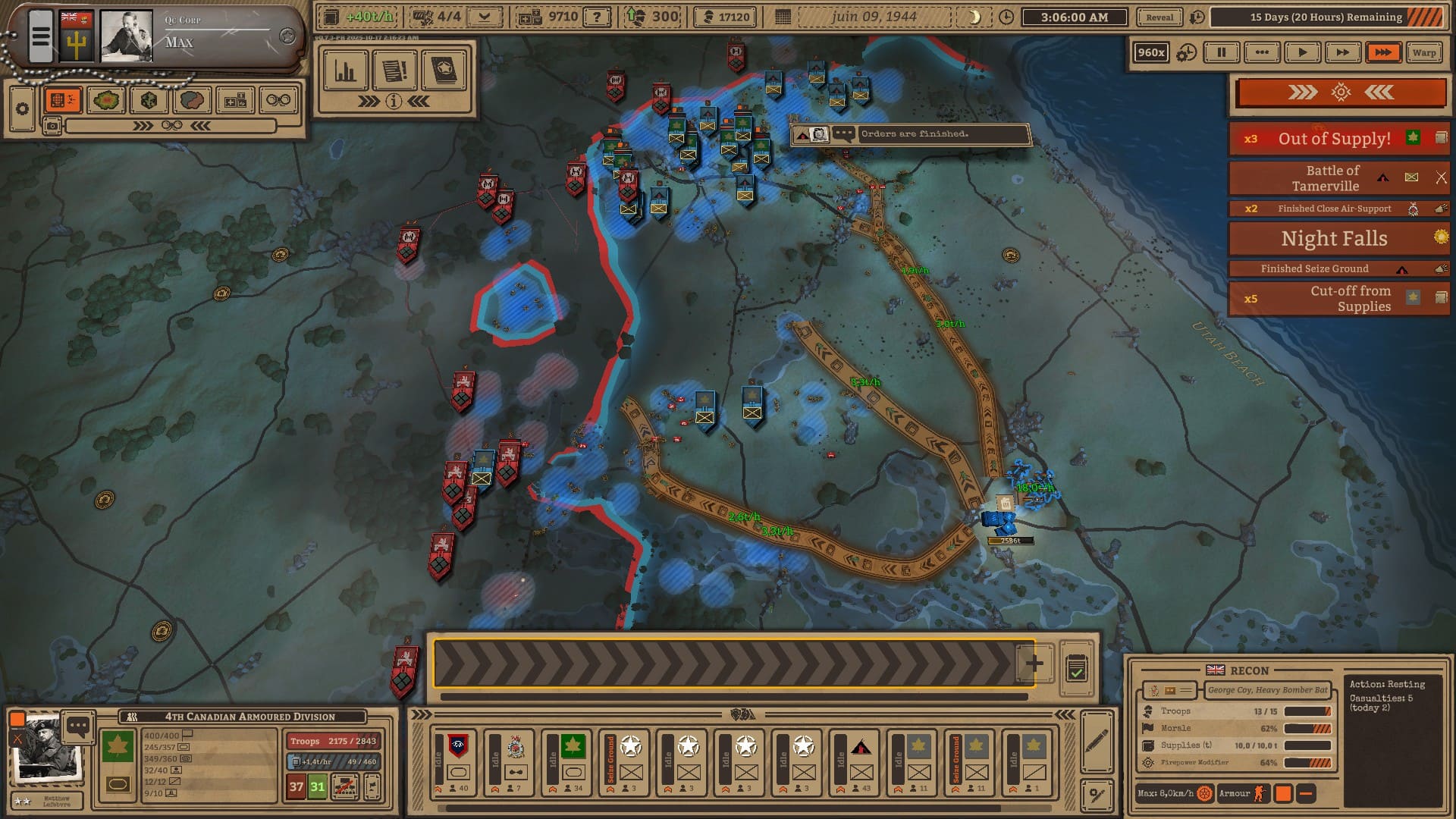Open the statistics bar chart panel
Screen dimensions: 1456x819
coord(346,71)
